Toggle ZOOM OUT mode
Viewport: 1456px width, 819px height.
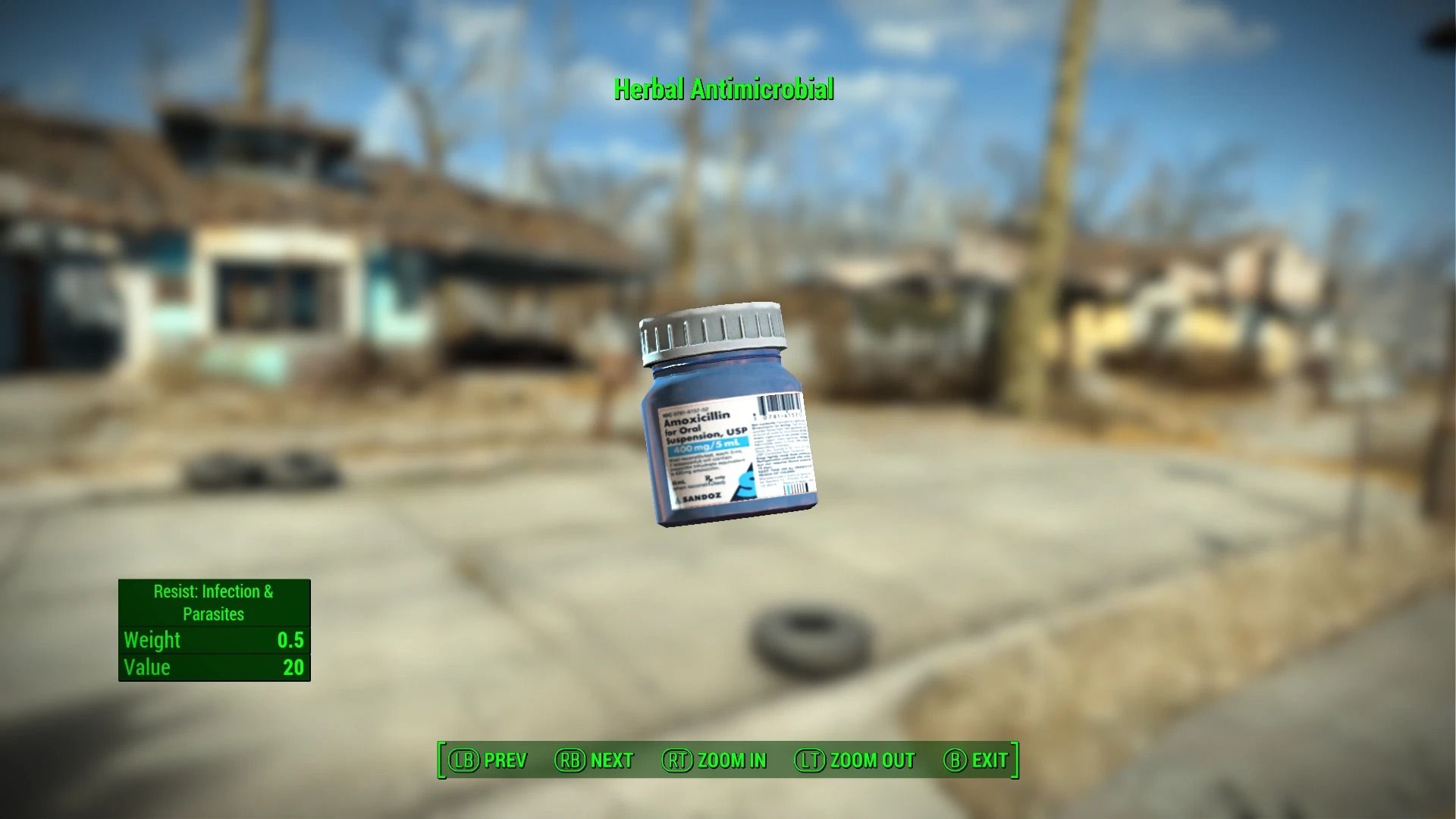pos(872,761)
